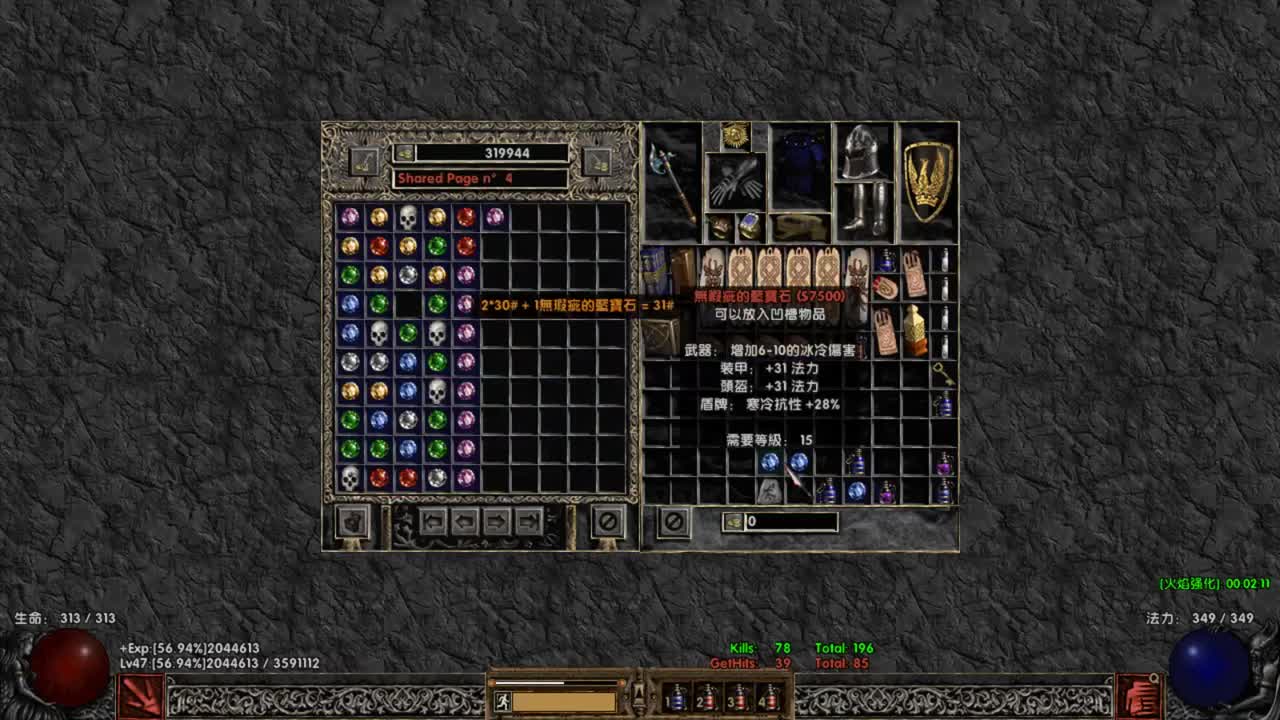Screen dimensions: 1280x720
Task: Select the key in the inventory
Action: tap(943, 375)
